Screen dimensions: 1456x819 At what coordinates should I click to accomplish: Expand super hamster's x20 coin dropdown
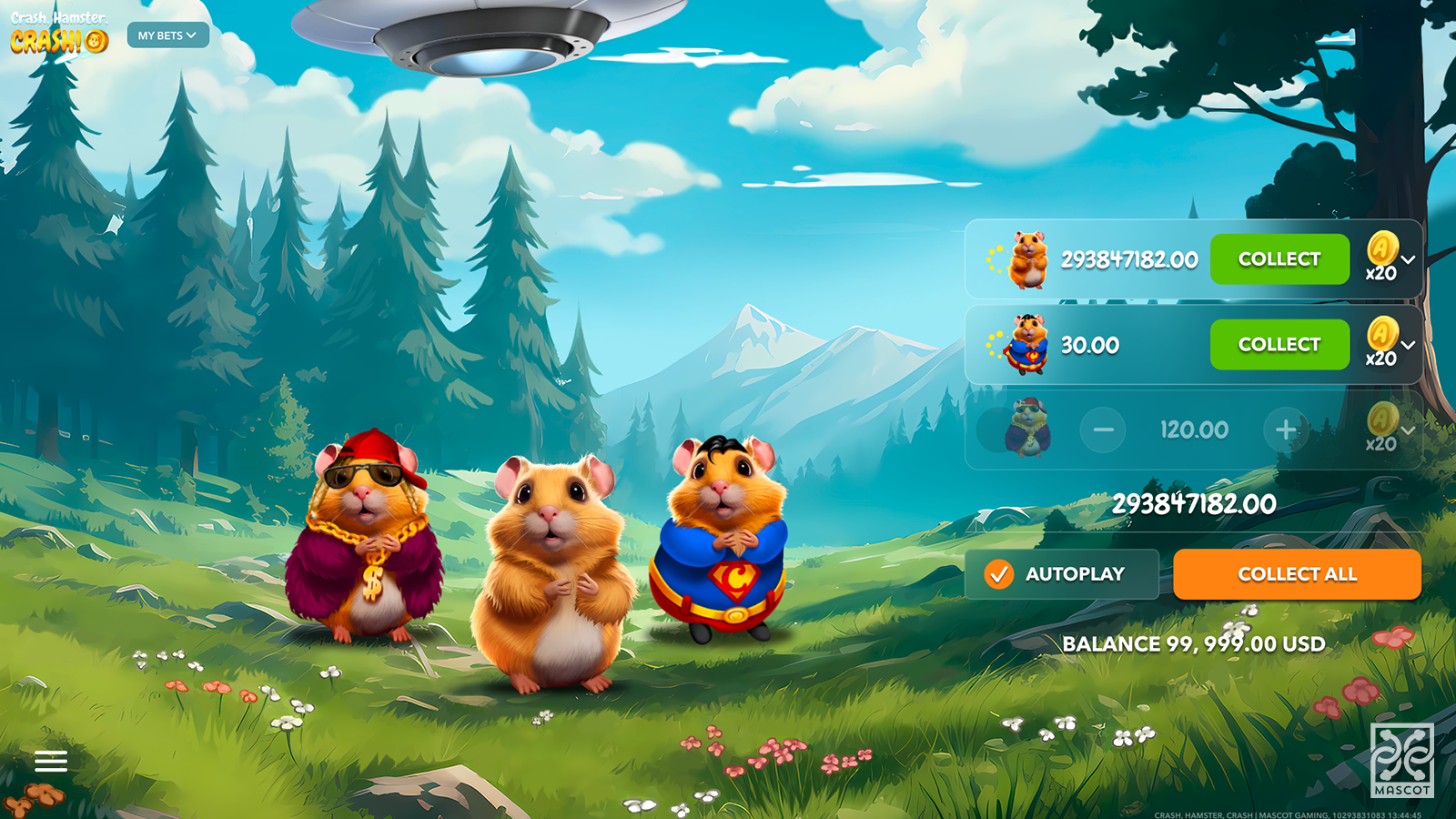click(x=1408, y=346)
